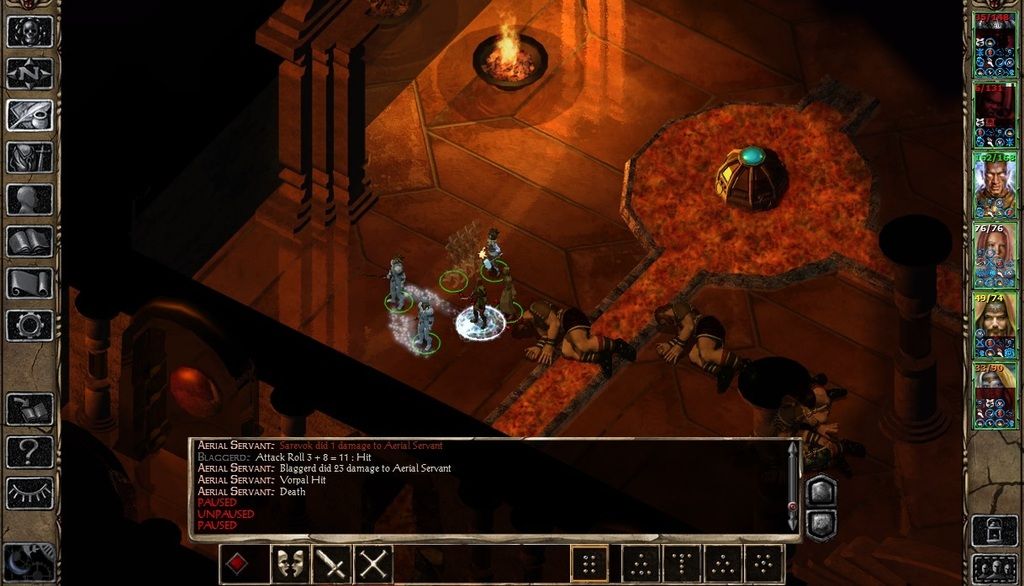Image resolution: width=1024 pixels, height=586 pixels.
Task: Choose the T-shaped party formation
Action: point(682,565)
